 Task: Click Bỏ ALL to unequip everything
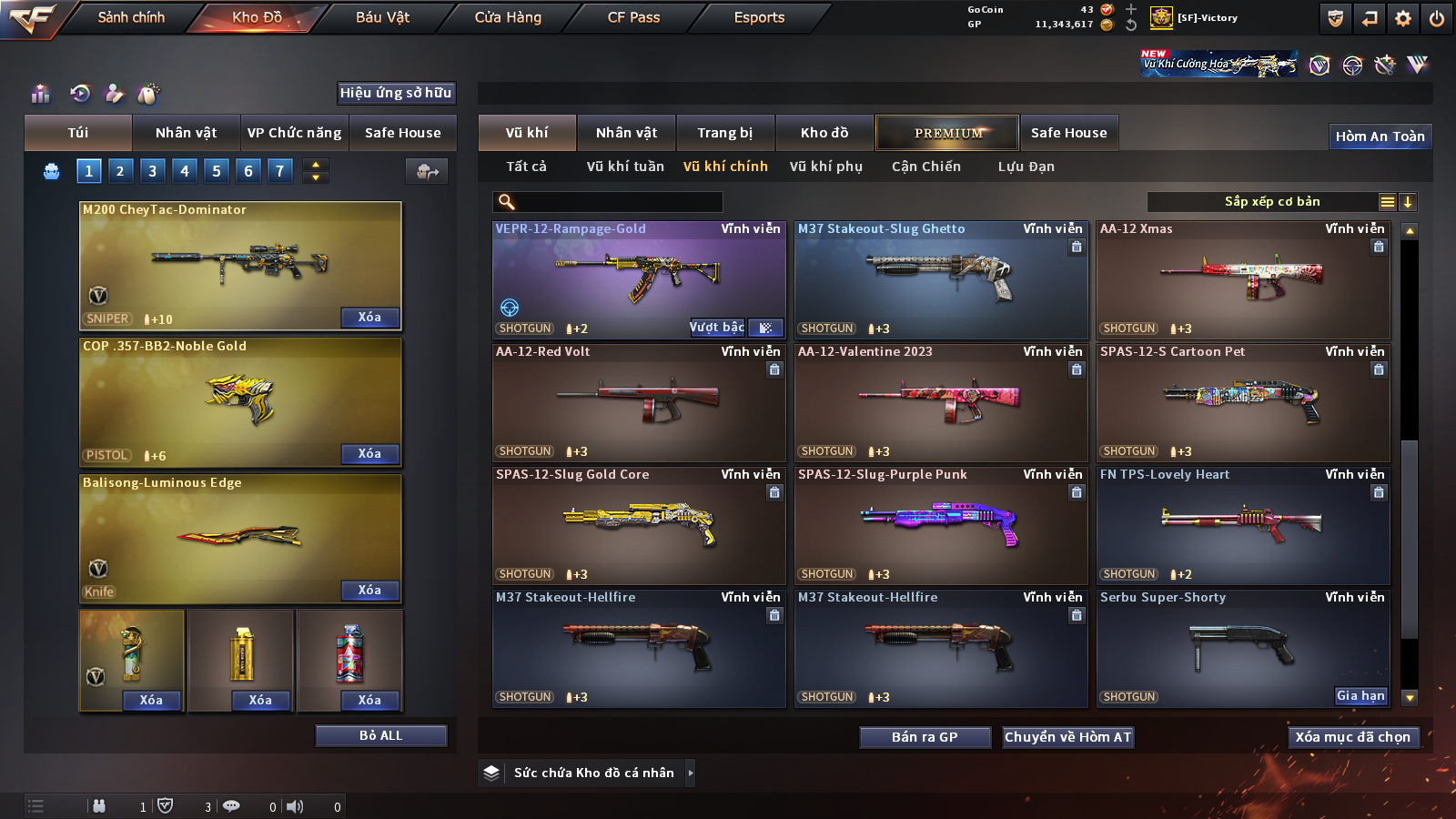pyautogui.click(x=380, y=735)
